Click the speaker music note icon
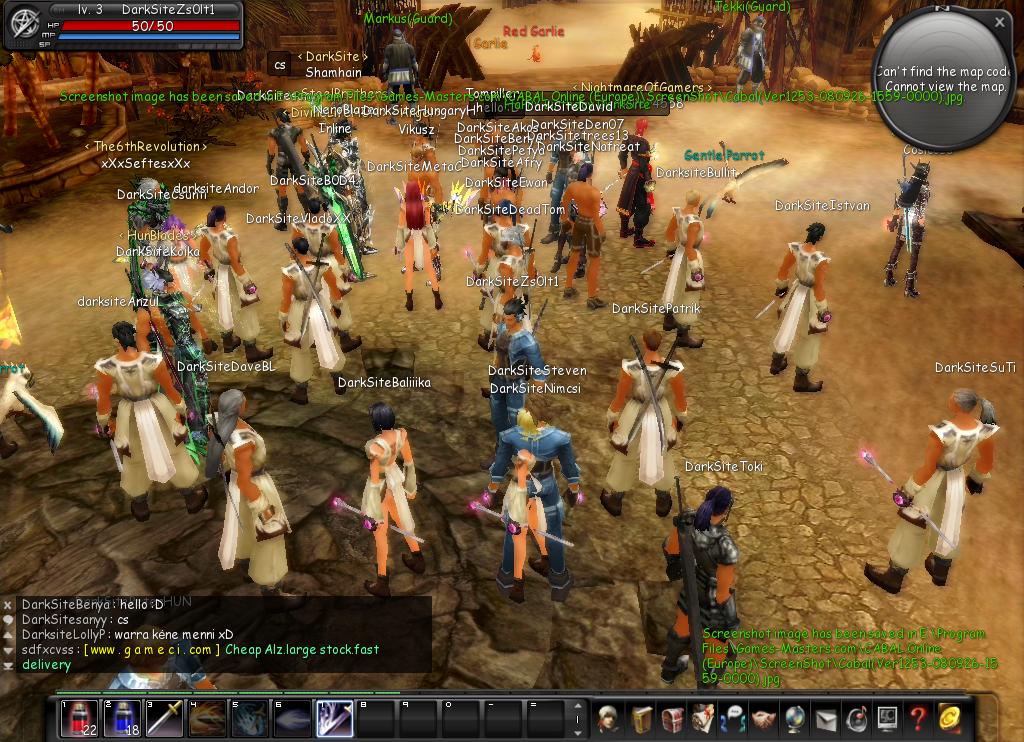 pyautogui.click(x=857, y=718)
